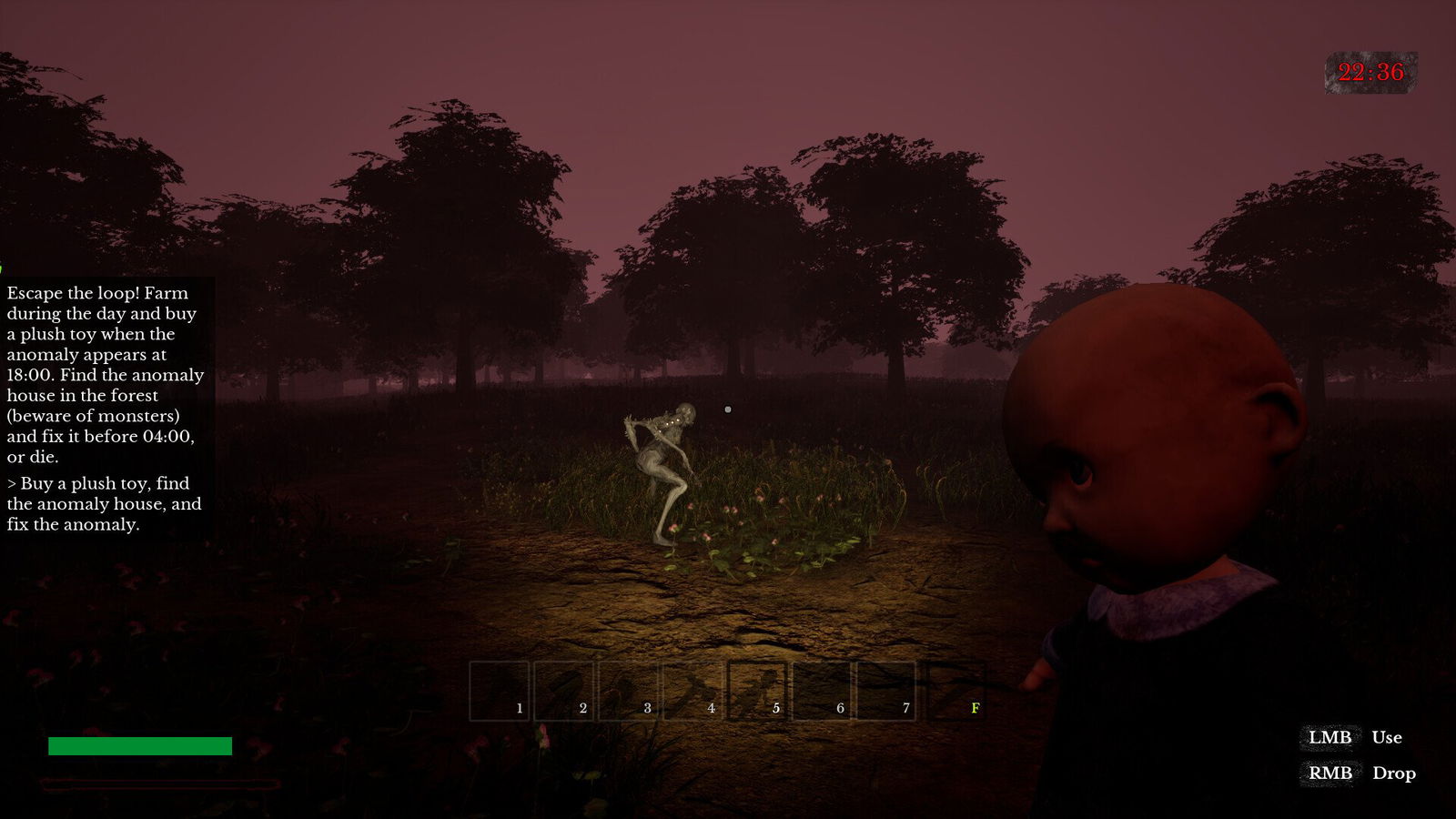Screen dimensions: 1456x819
Task: Pick the item in hotbar slot 4
Action: pyautogui.click(x=693, y=692)
